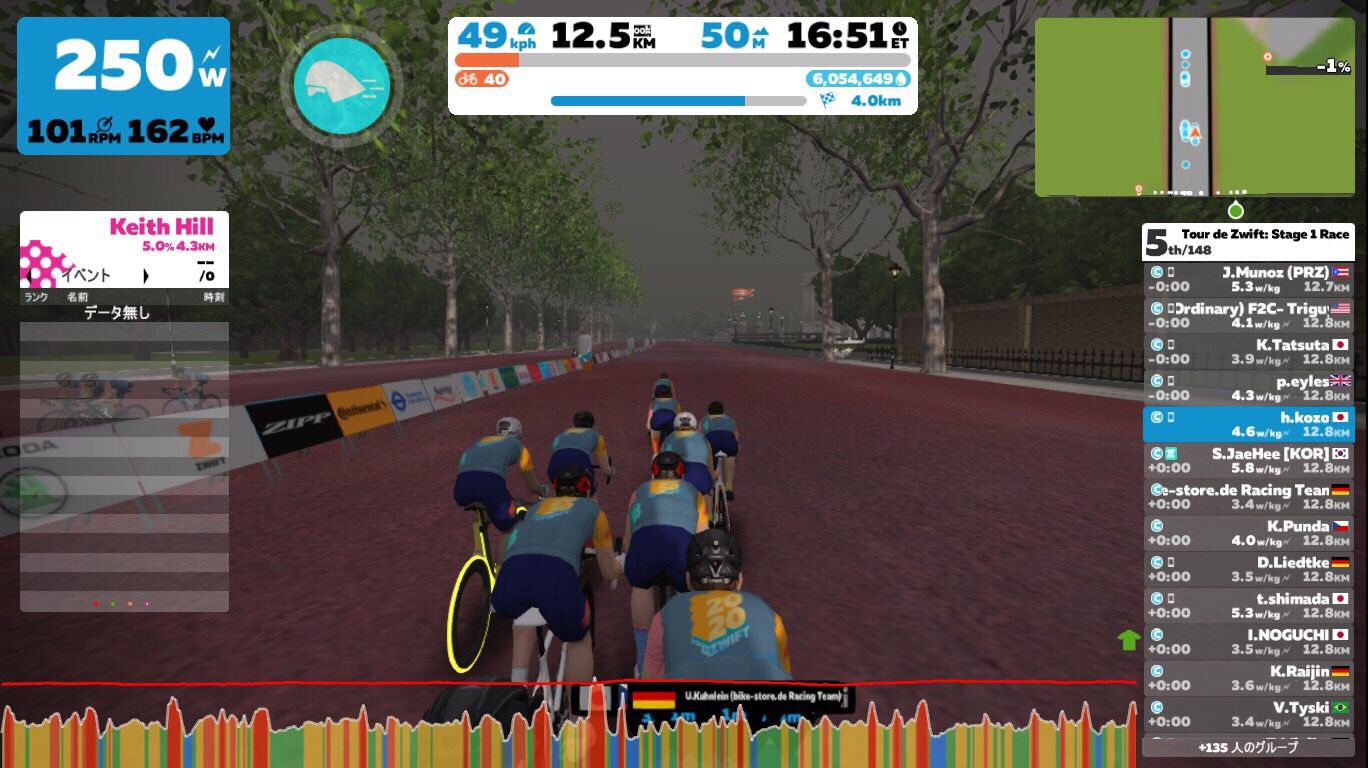Select the 250 W power display panel
1368x768 pixels.
point(123,86)
